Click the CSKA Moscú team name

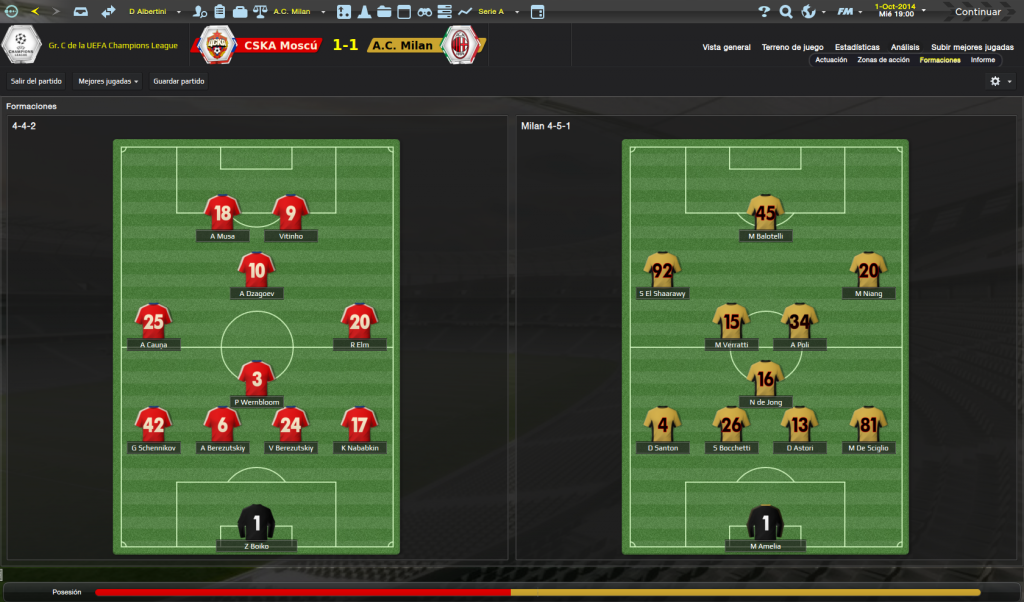tap(281, 46)
